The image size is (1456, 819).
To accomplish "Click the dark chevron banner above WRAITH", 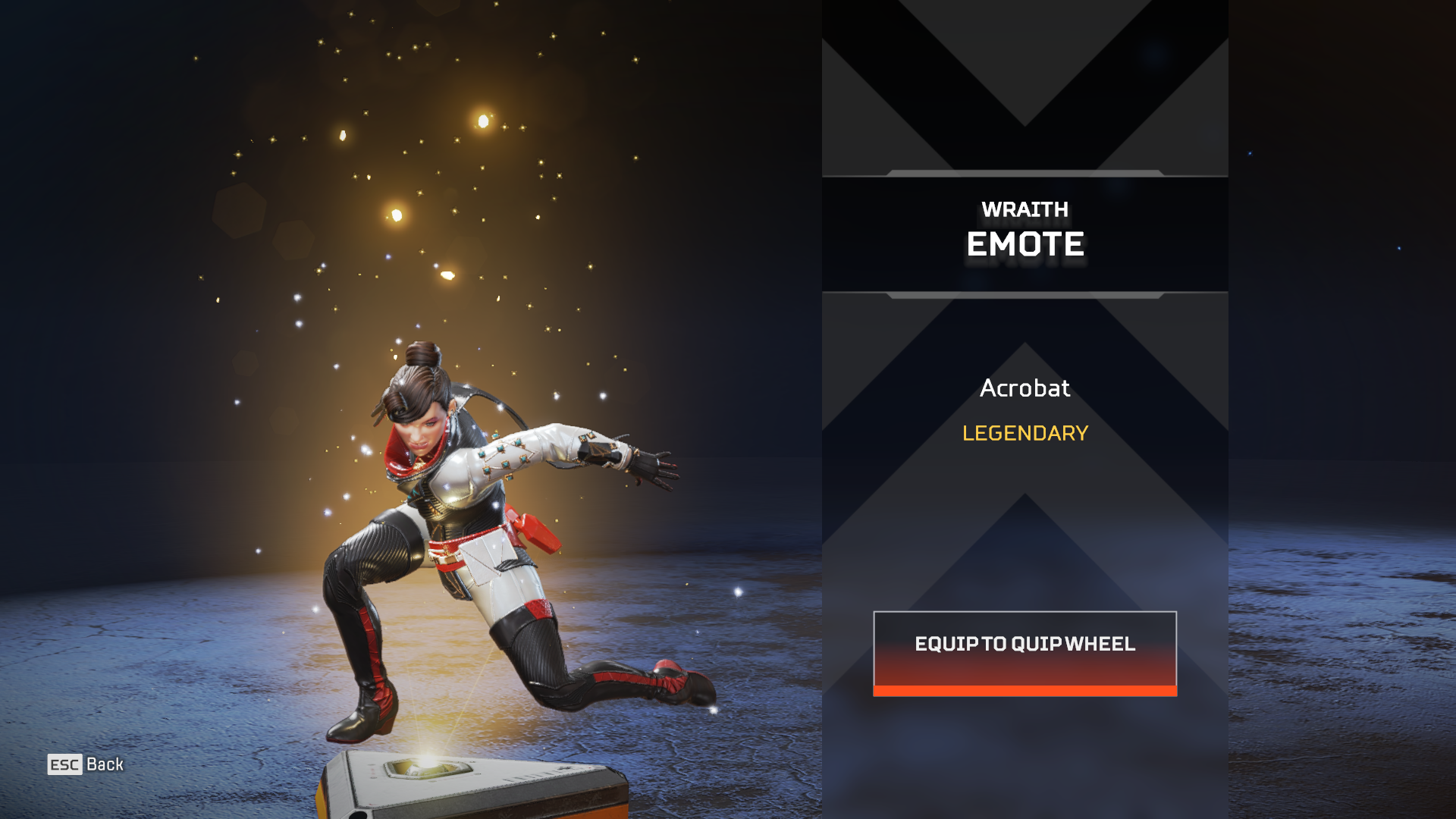I will click(1024, 91).
